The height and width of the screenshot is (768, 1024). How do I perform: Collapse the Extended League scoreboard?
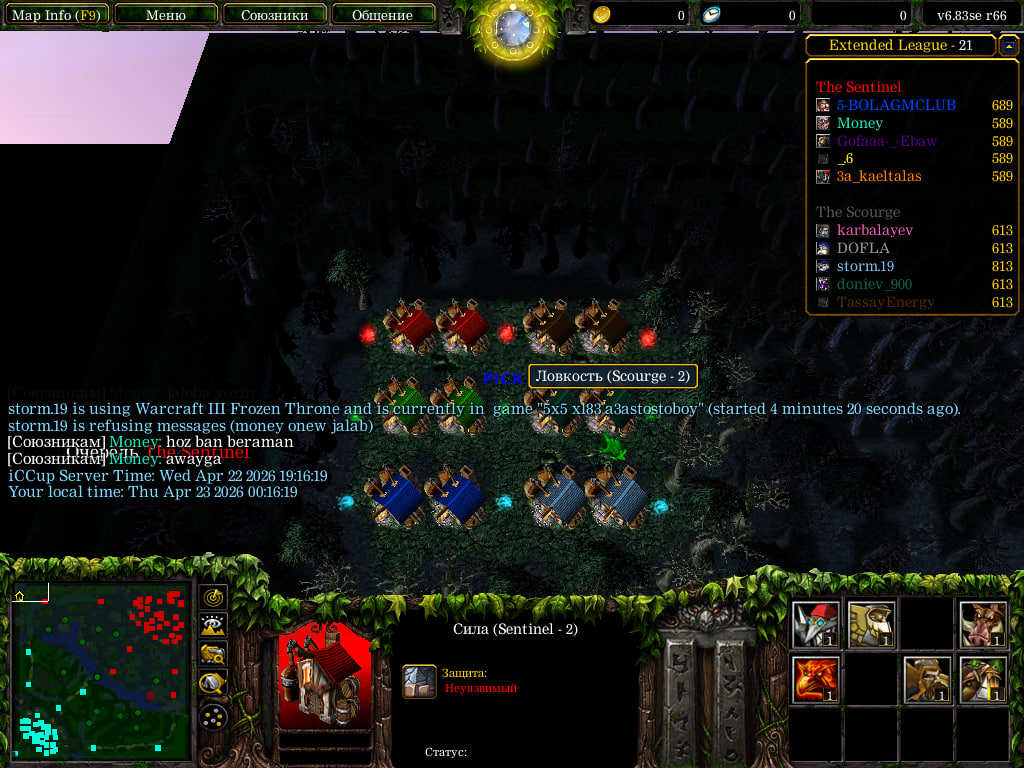pos(1009,46)
